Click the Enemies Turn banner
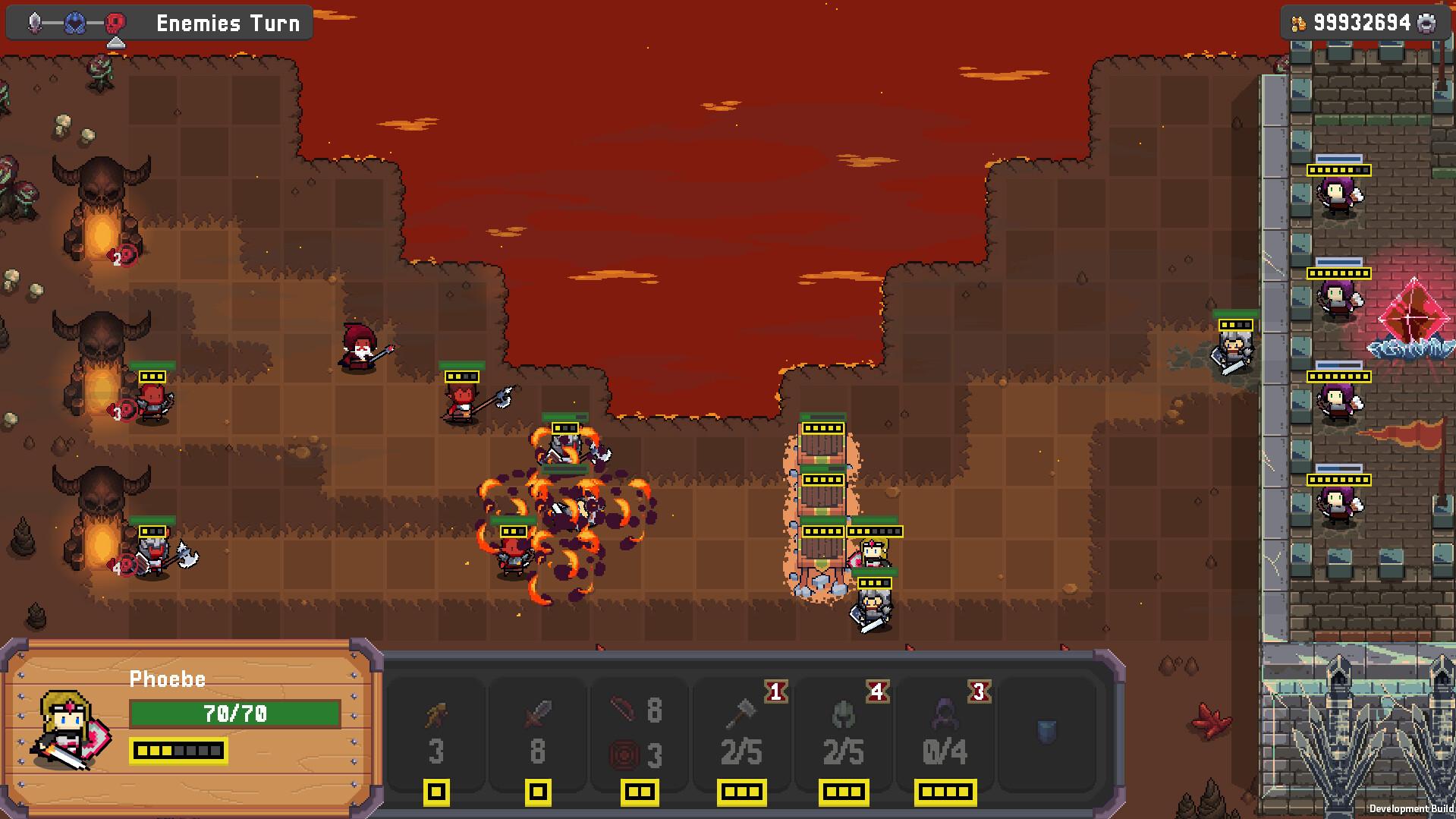Viewport: 1456px width, 819px height. pos(226,23)
